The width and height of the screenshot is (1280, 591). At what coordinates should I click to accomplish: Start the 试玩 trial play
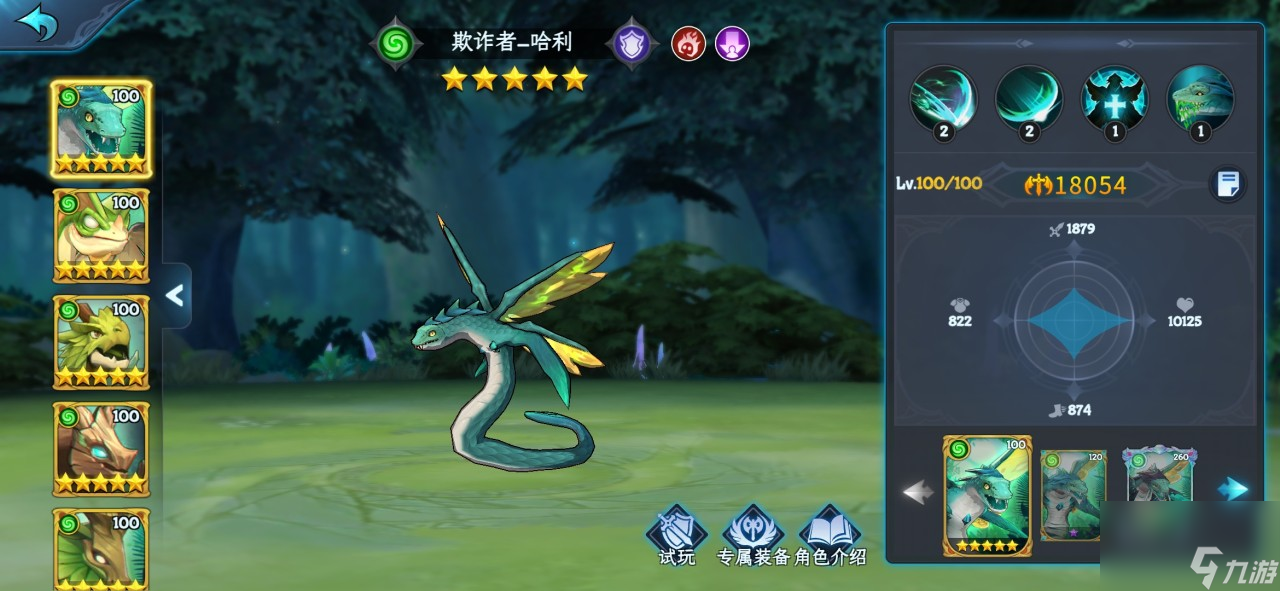676,536
